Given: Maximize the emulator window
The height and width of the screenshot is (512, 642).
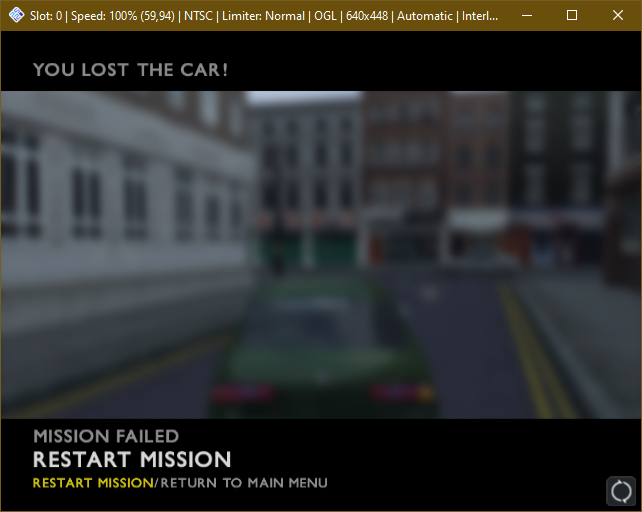Looking at the screenshot, I should pos(572,15).
